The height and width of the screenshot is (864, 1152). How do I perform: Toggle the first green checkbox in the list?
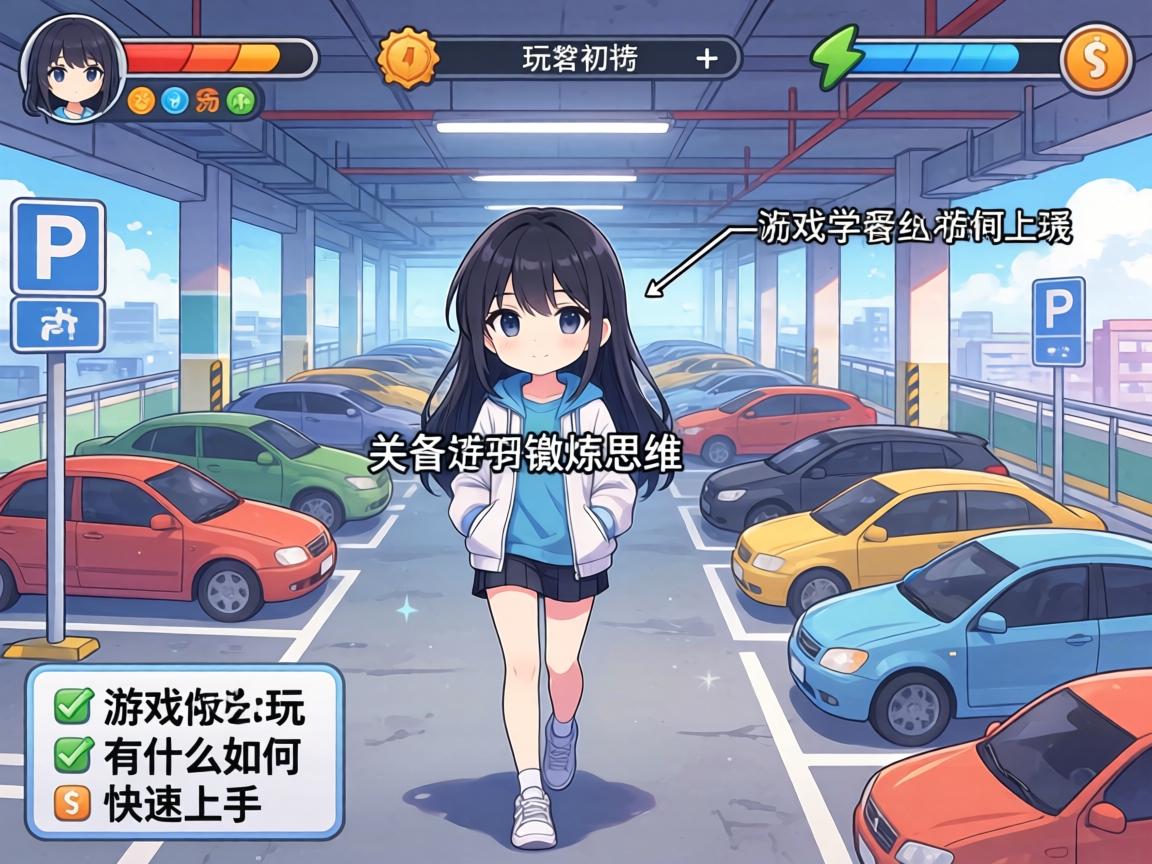coord(72,708)
